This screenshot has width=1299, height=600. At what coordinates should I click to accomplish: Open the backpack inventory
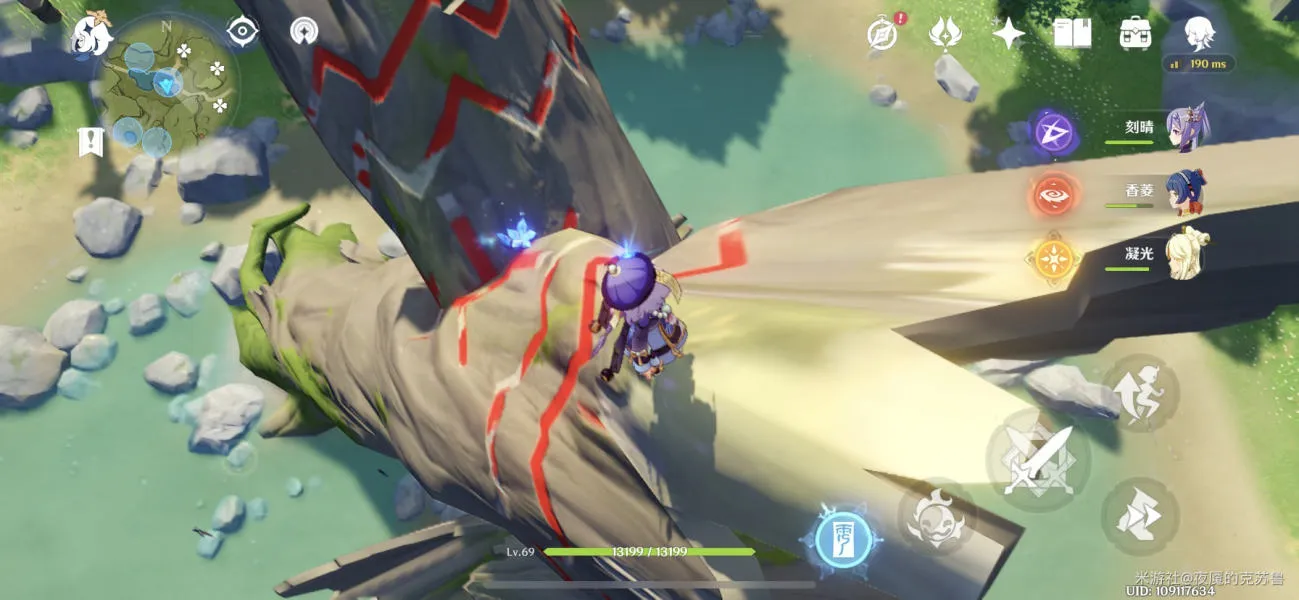point(1135,33)
